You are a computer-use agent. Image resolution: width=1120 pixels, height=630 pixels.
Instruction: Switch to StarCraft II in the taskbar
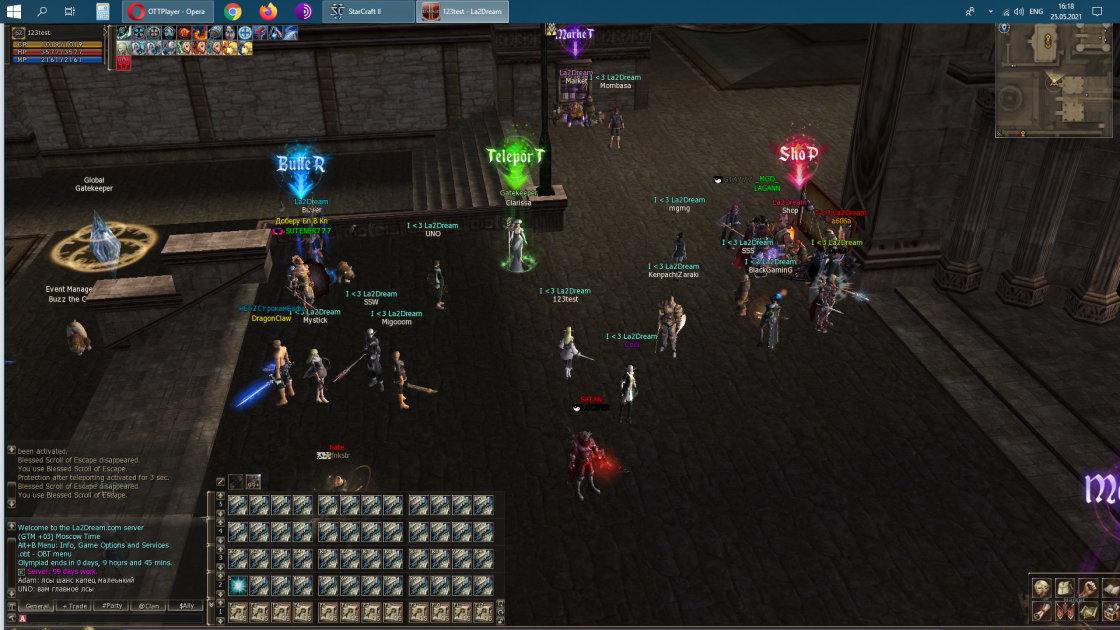[x=368, y=12]
